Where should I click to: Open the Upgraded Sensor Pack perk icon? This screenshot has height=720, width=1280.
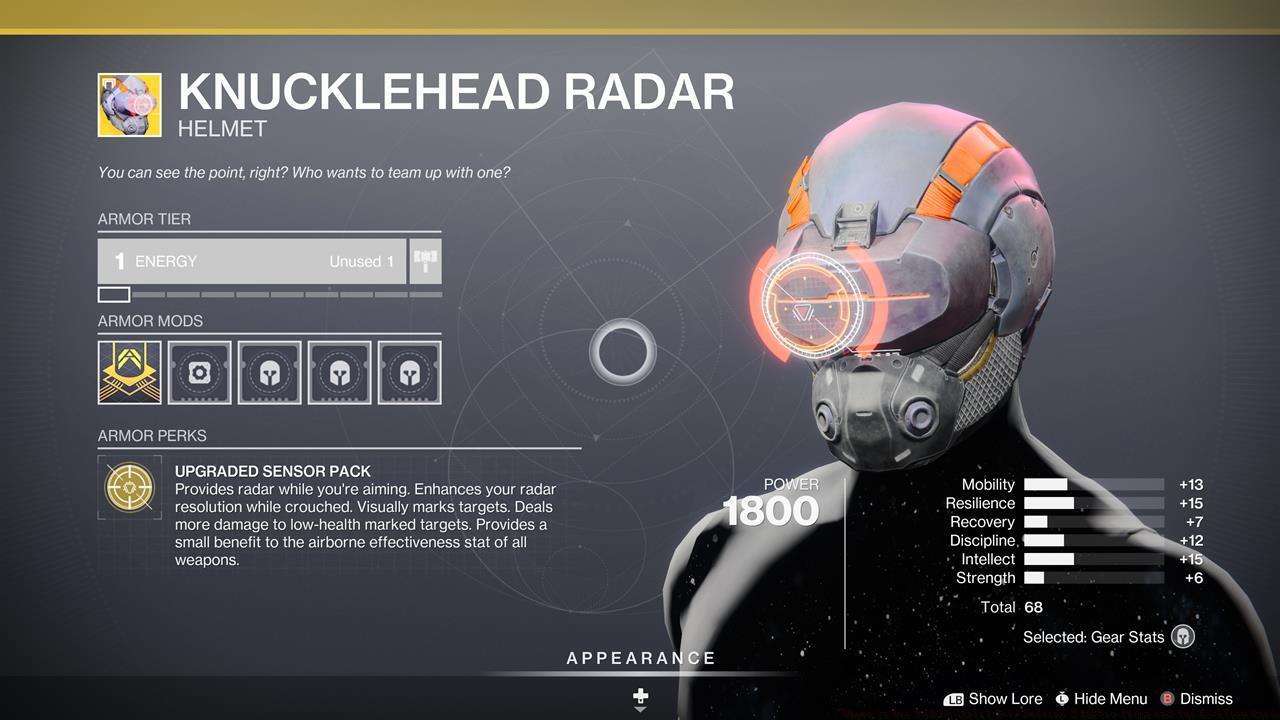click(x=129, y=487)
